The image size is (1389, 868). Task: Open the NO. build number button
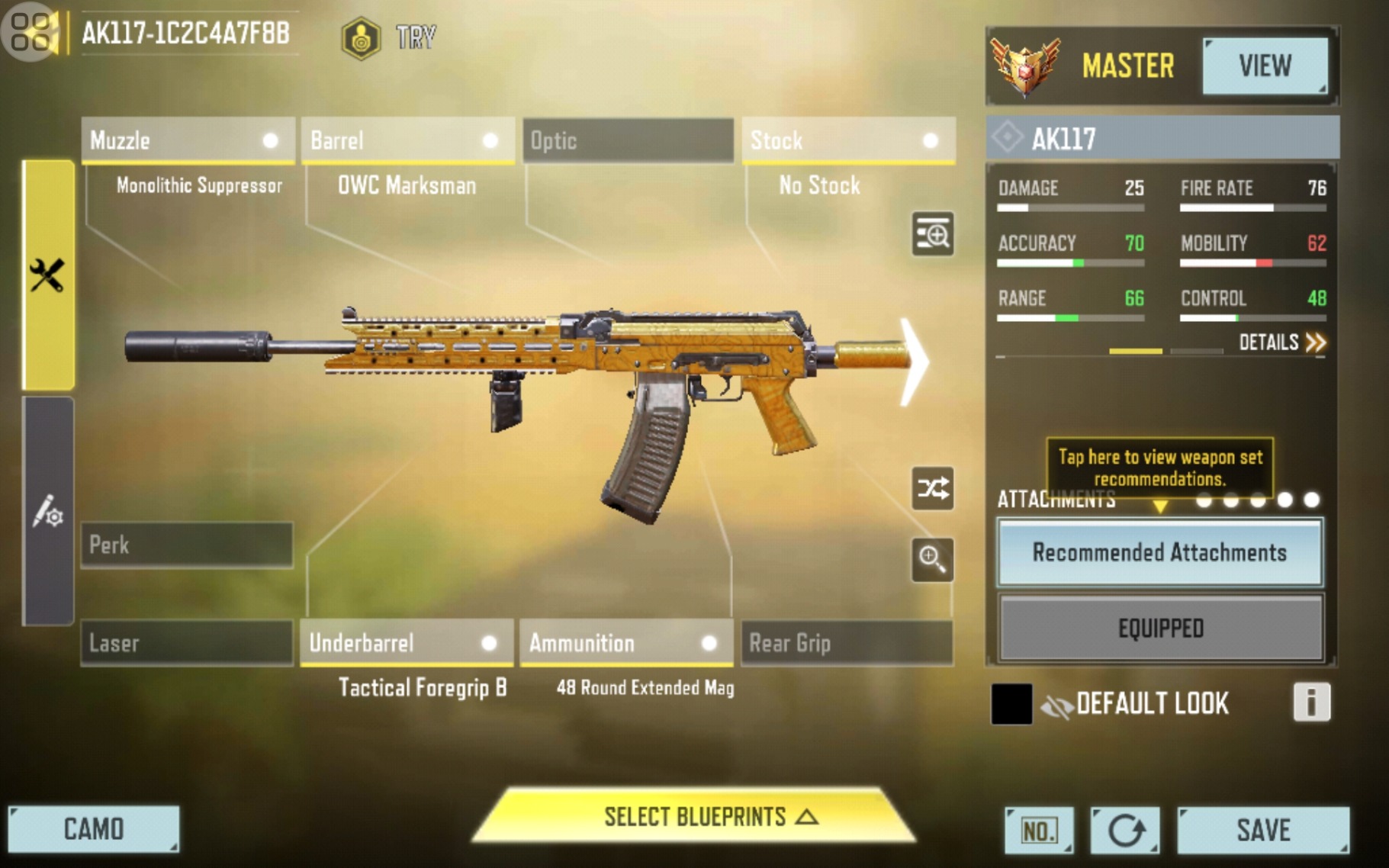1038,830
